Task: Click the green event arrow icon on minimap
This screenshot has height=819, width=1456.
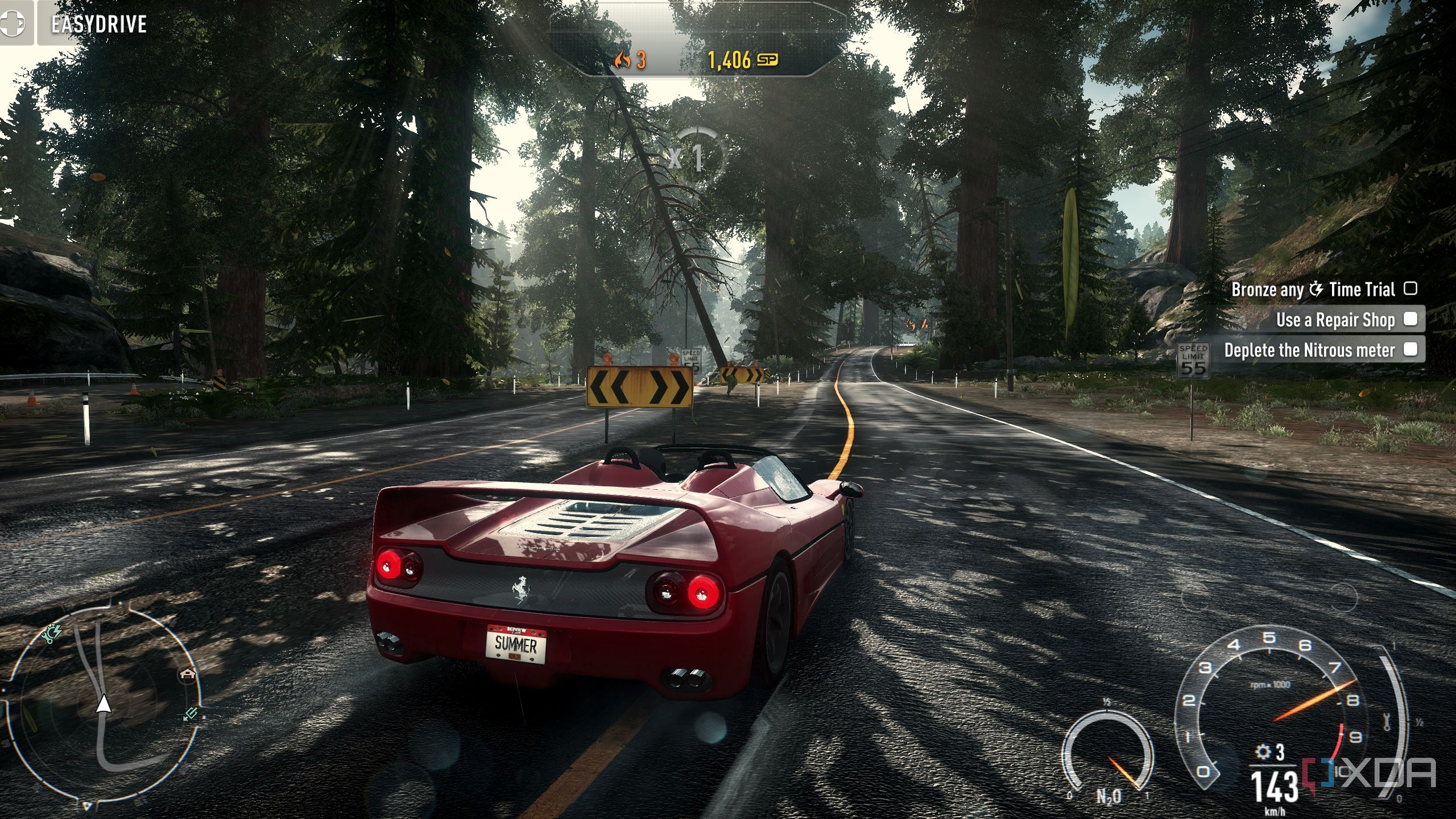Action: [190, 715]
